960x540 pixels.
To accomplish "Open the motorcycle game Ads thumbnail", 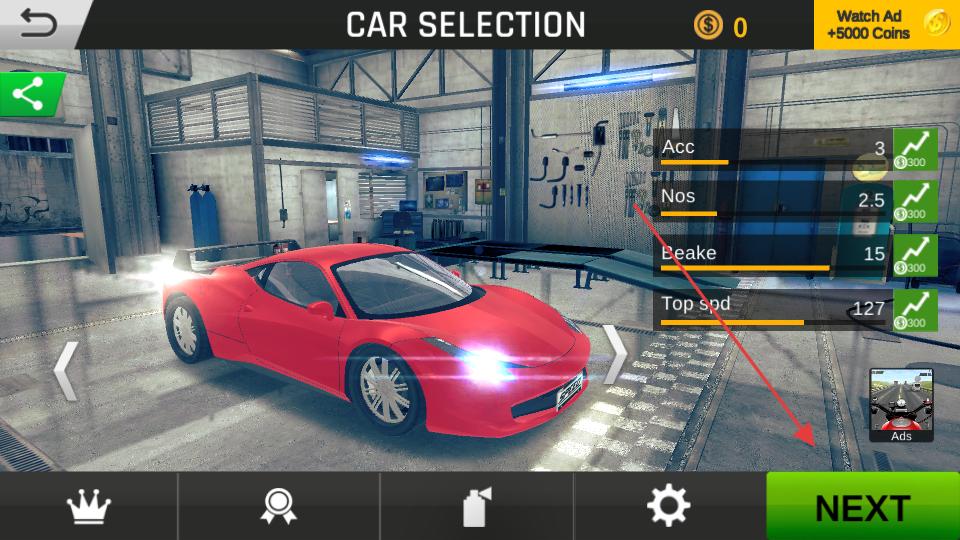I will point(901,405).
